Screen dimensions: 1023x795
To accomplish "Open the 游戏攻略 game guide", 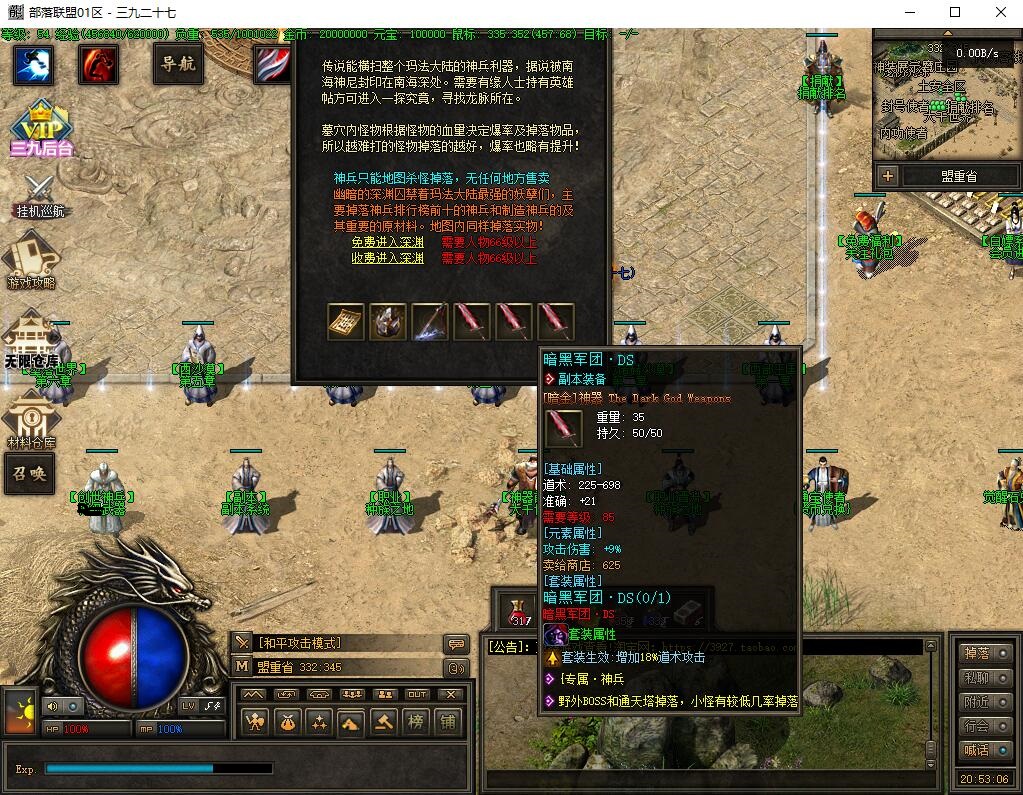I will click(31, 260).
